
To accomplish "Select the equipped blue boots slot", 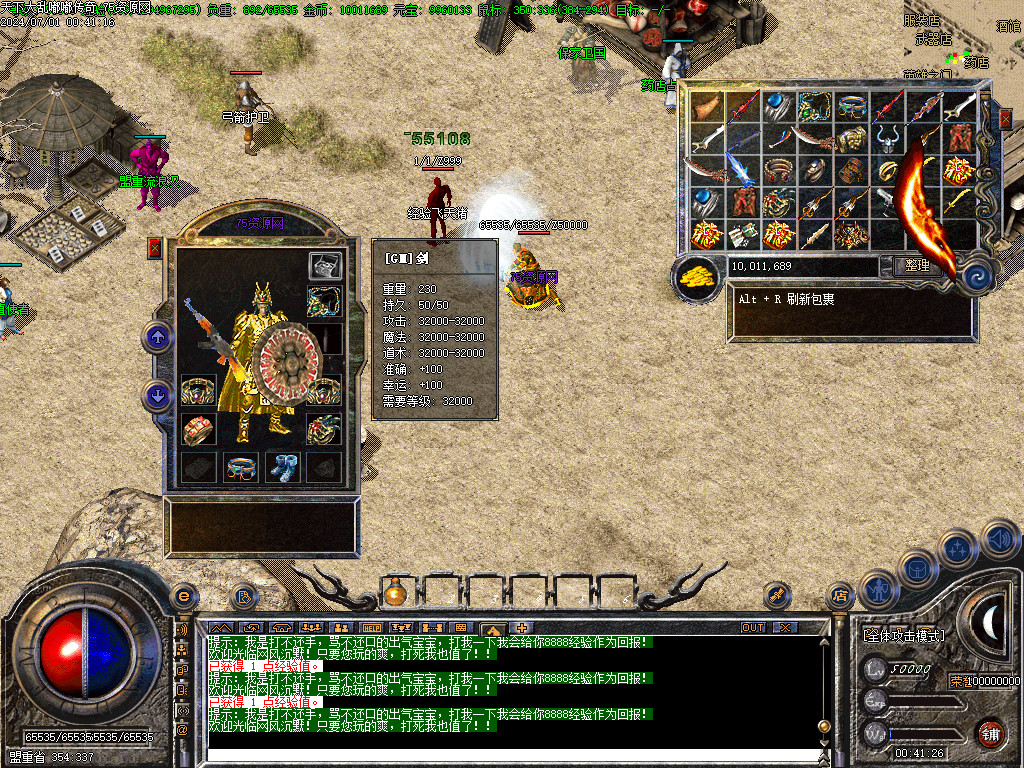I will [x=282, y=467].
